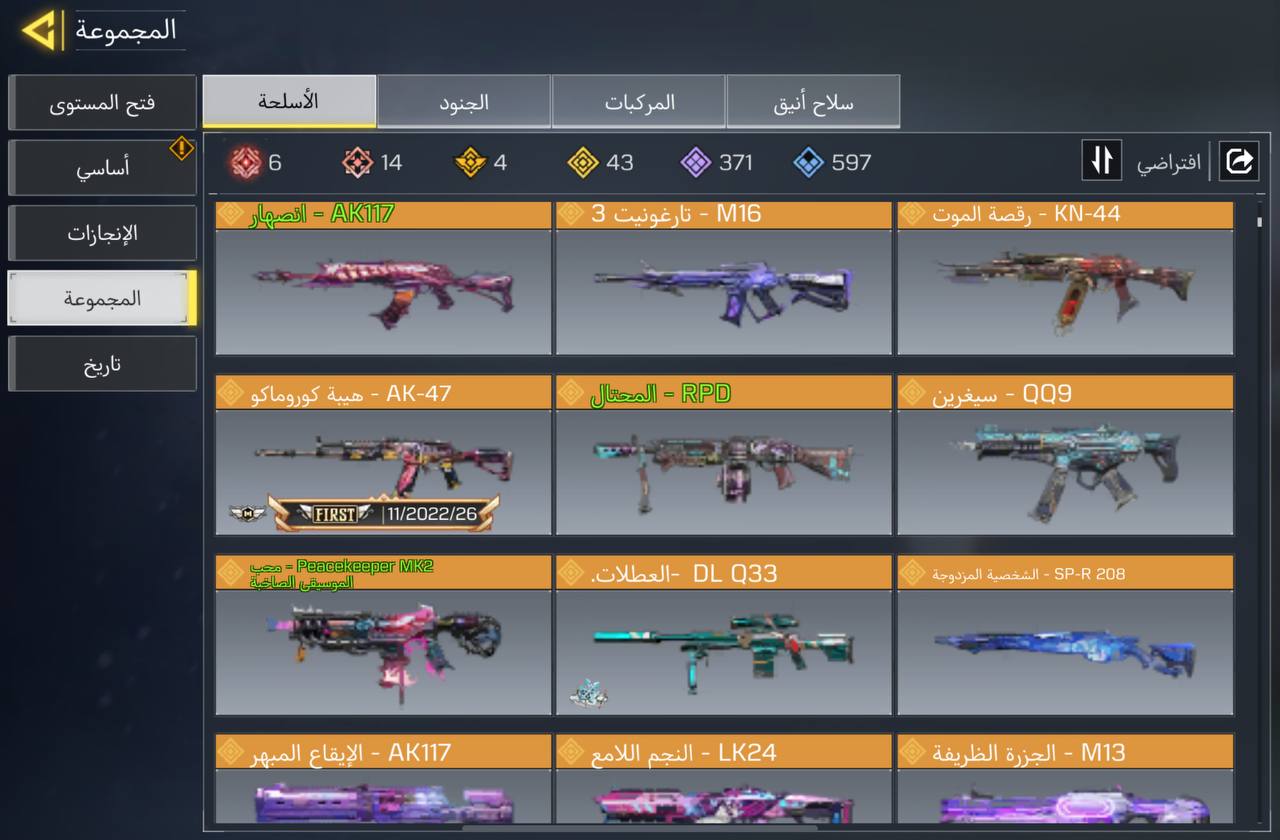Switch to the الأسلحة weapons tab
This screenshot has width=1280, height=840.
tap(289, 102)
